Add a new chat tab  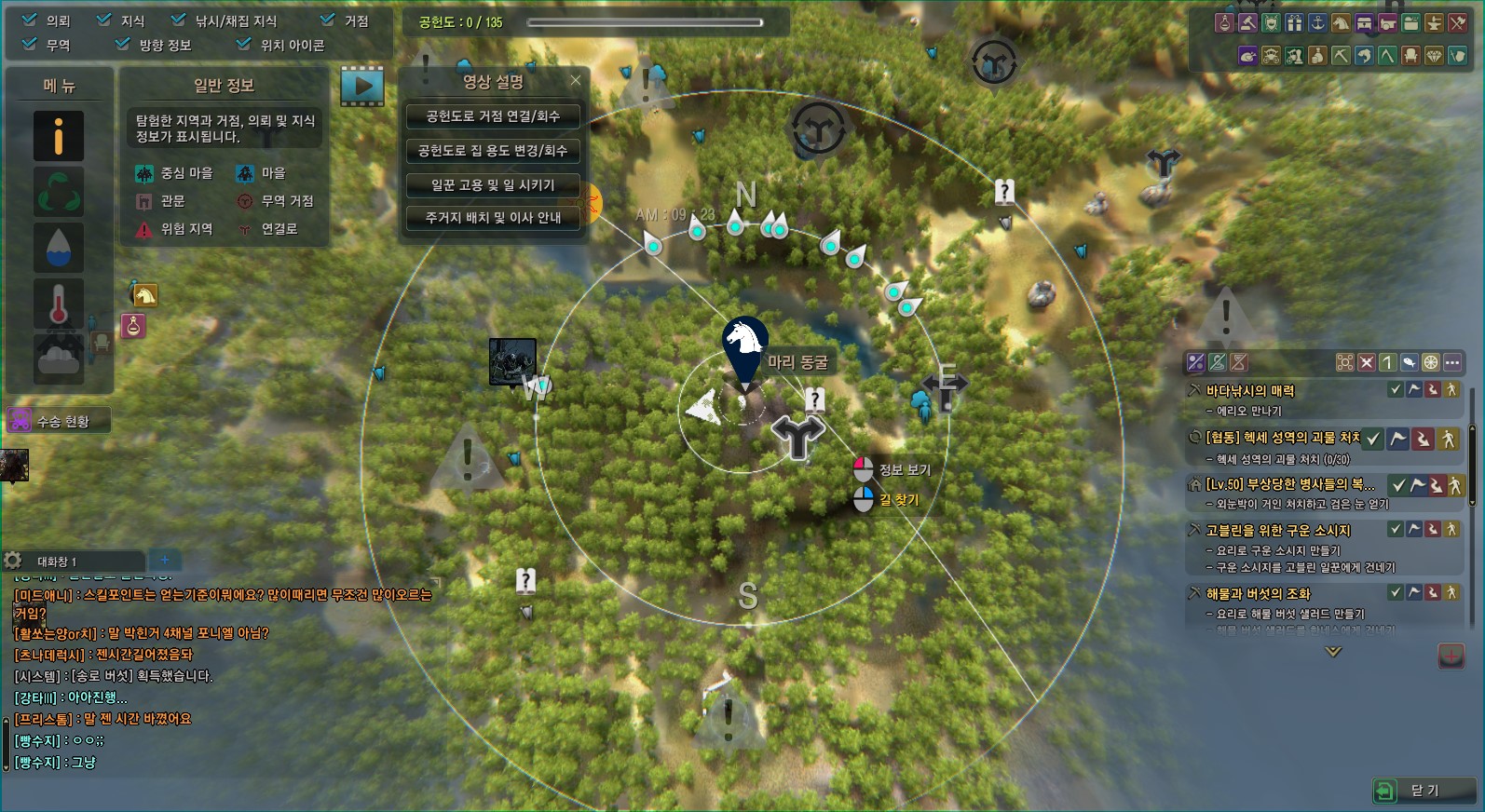tap(165, 560)
